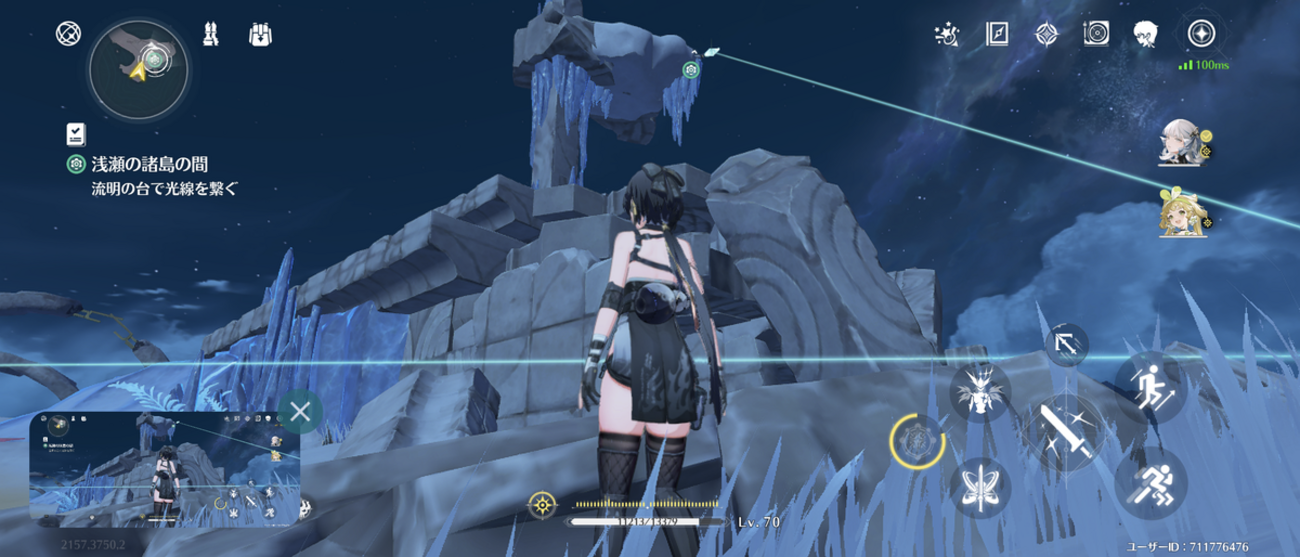
Task: Open the quest list checklist icon
Action: click(75, 134)
